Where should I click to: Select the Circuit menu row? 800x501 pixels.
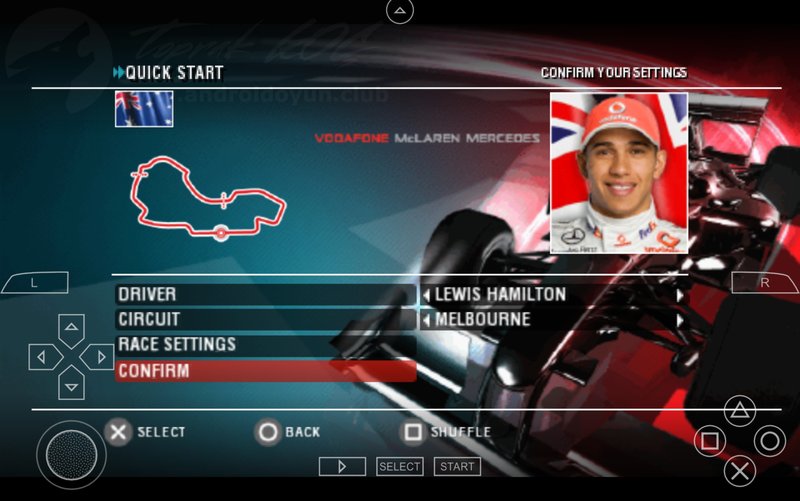(x=264, y=320)
